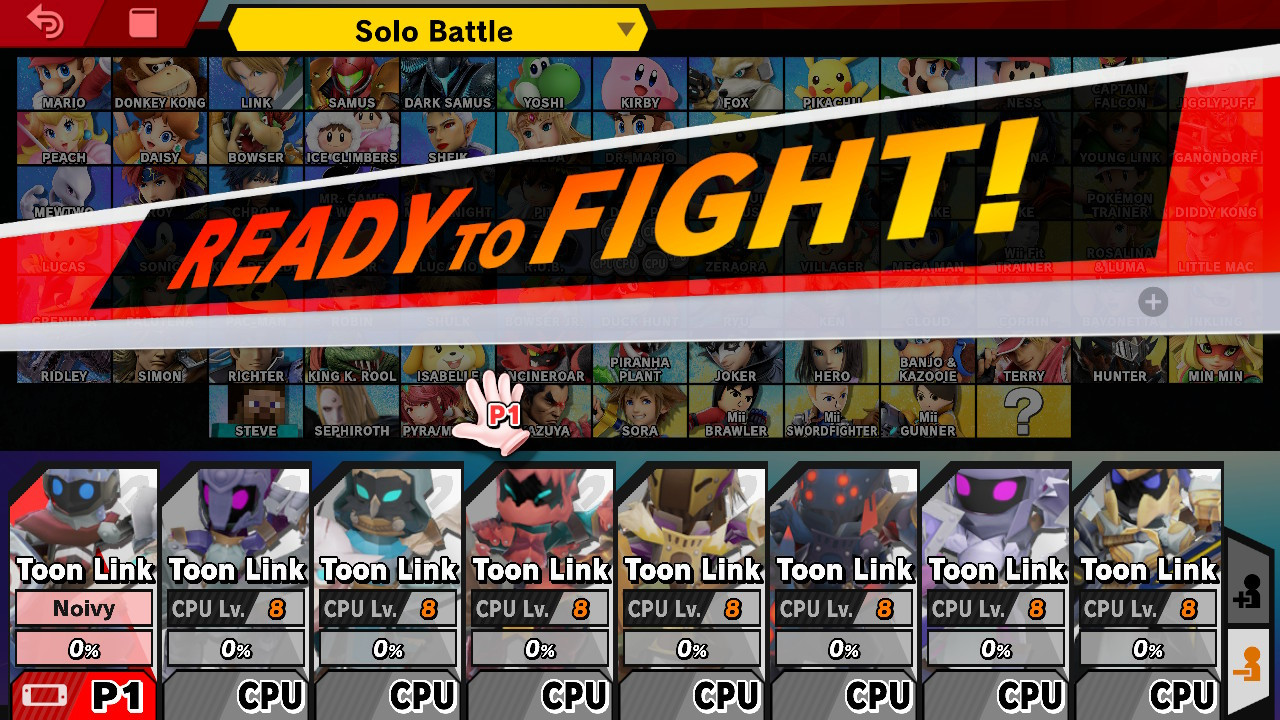Open the Noivy name tag selector
The image size is (1280, 720).
[84, 609]
